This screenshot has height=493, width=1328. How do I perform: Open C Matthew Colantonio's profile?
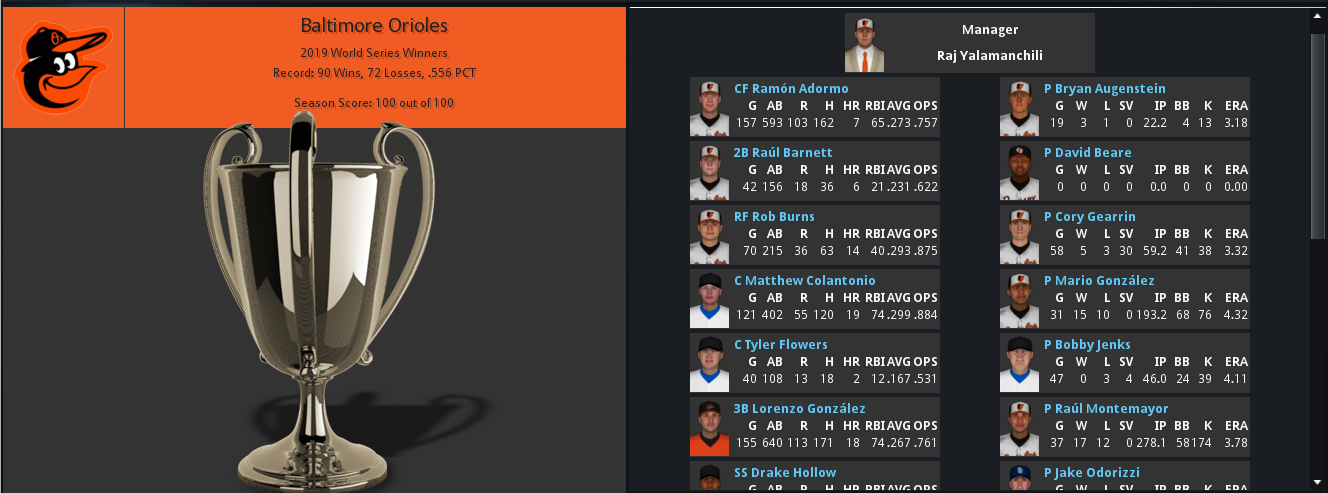tap(804, 280)
